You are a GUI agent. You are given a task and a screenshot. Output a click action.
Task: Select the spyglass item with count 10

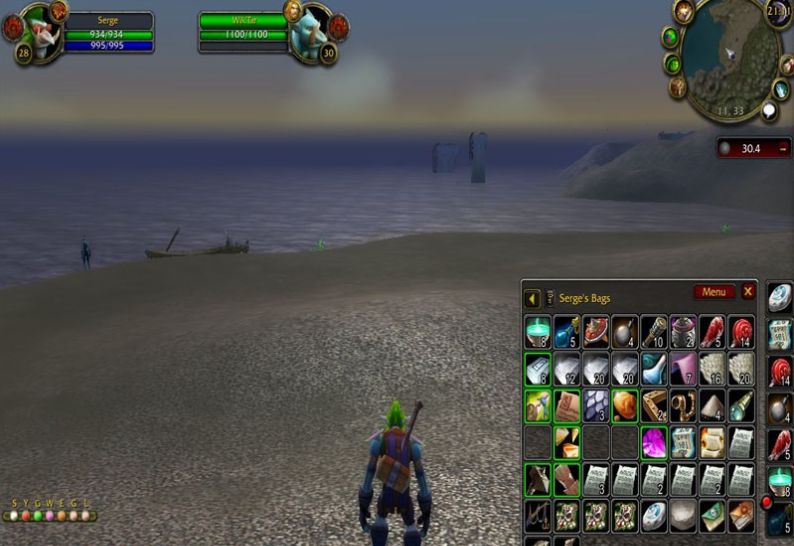(654, 332)
